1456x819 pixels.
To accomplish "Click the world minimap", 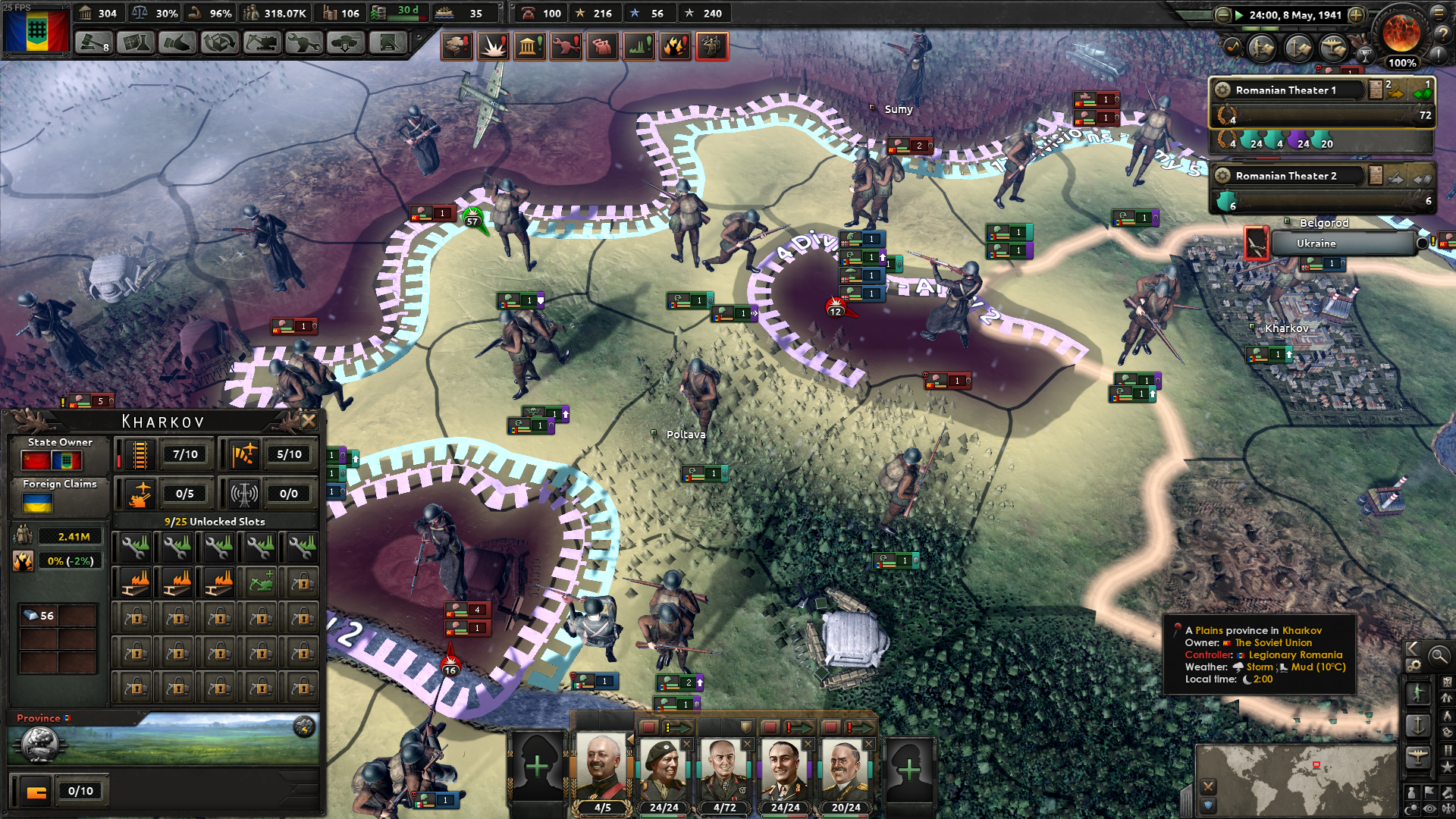I will [x=1297, y=777].
